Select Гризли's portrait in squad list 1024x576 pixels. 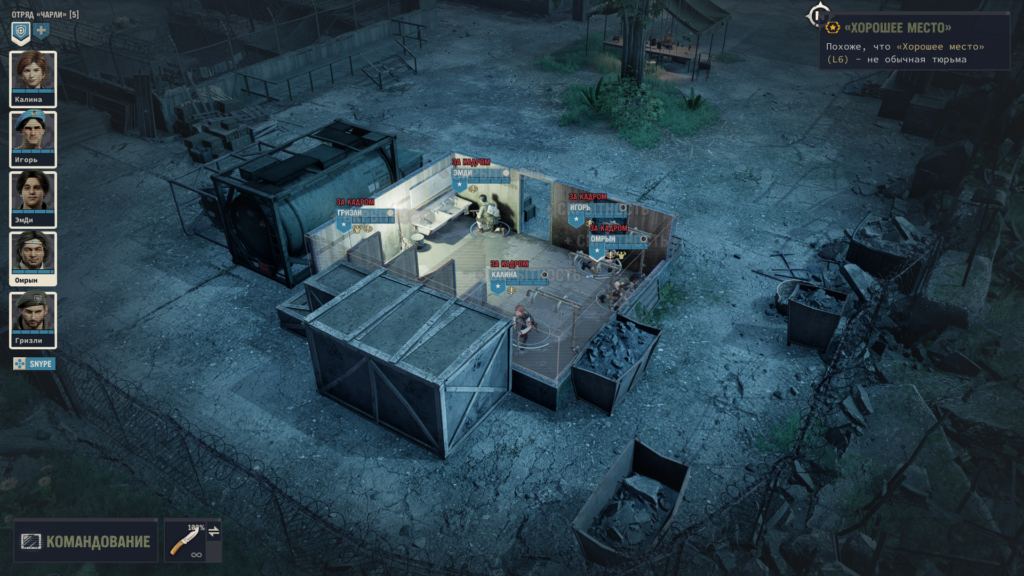[x=33, y=315]
